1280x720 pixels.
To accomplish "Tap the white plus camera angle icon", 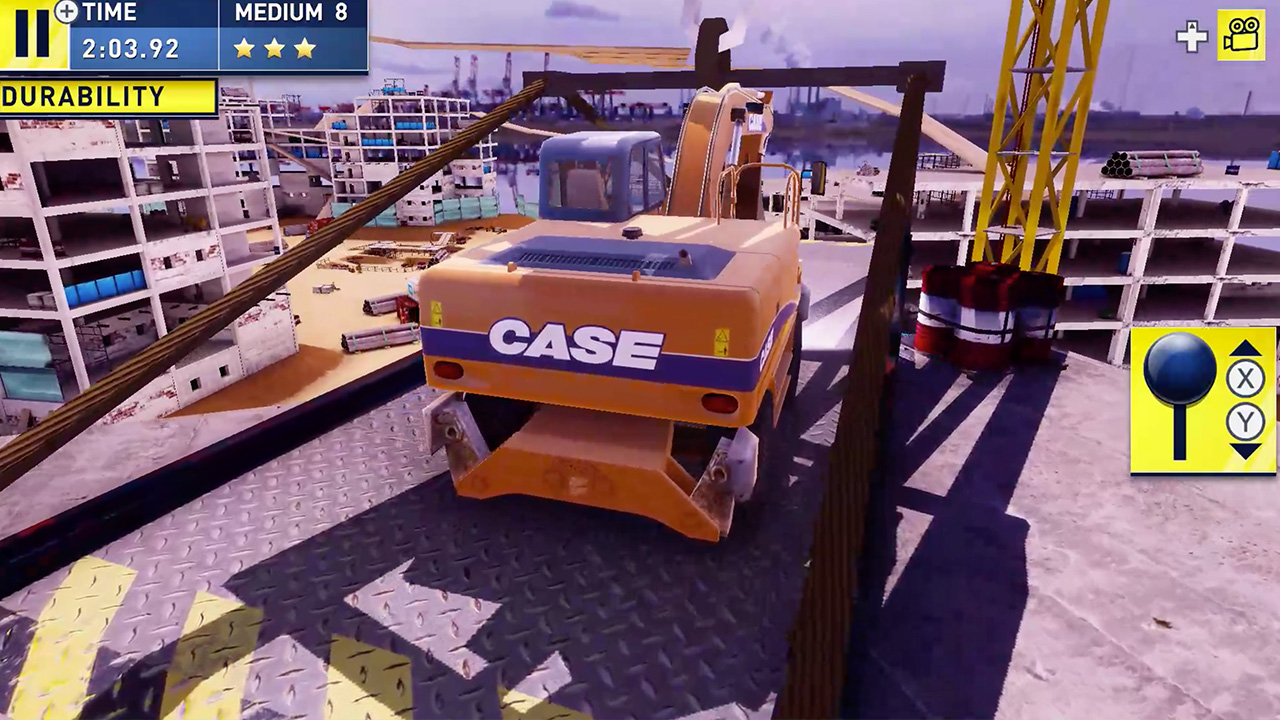I will (x=1190, y=38).
